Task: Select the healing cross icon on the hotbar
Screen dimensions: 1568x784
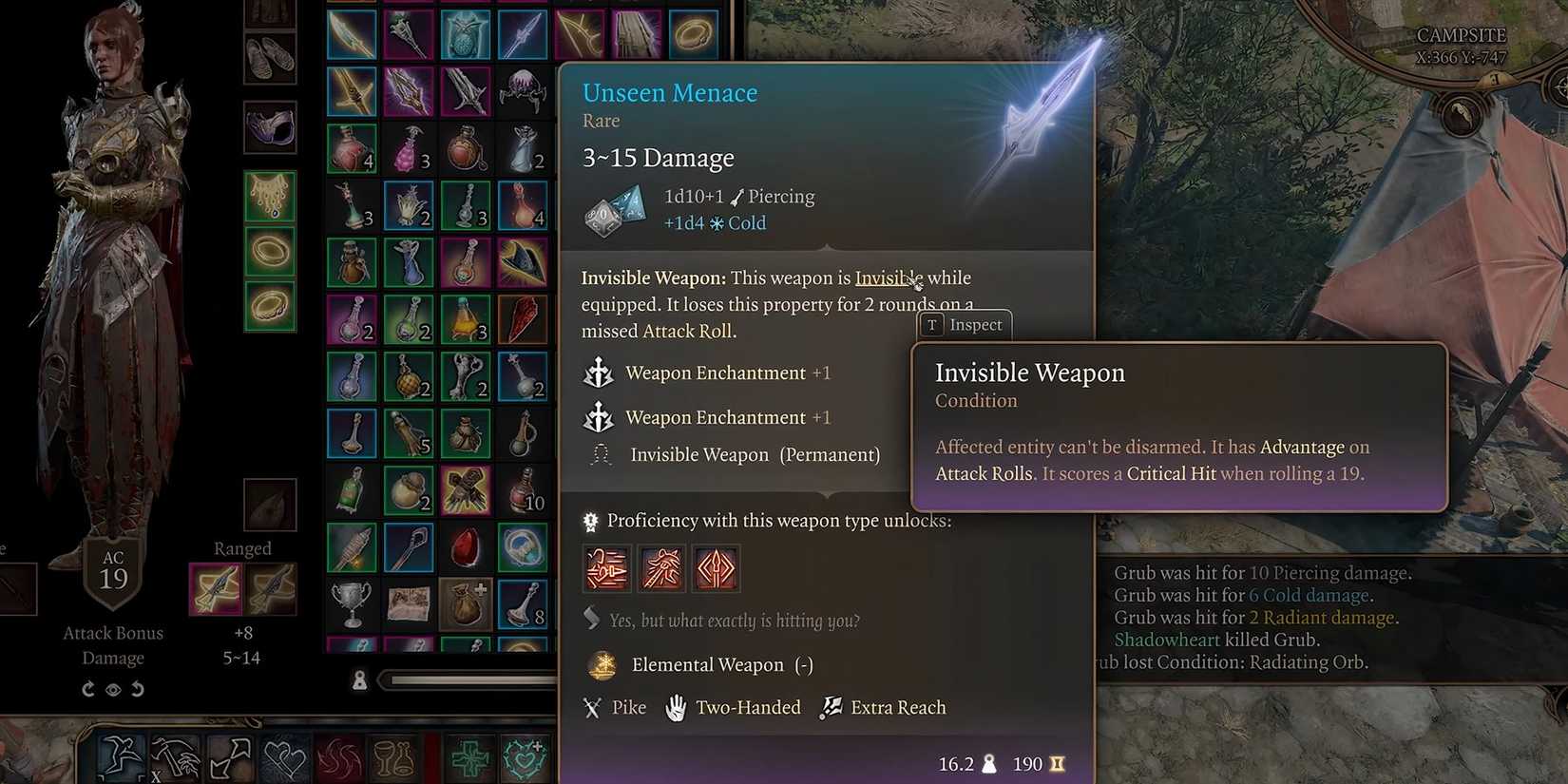Action: tap(468, 758)
